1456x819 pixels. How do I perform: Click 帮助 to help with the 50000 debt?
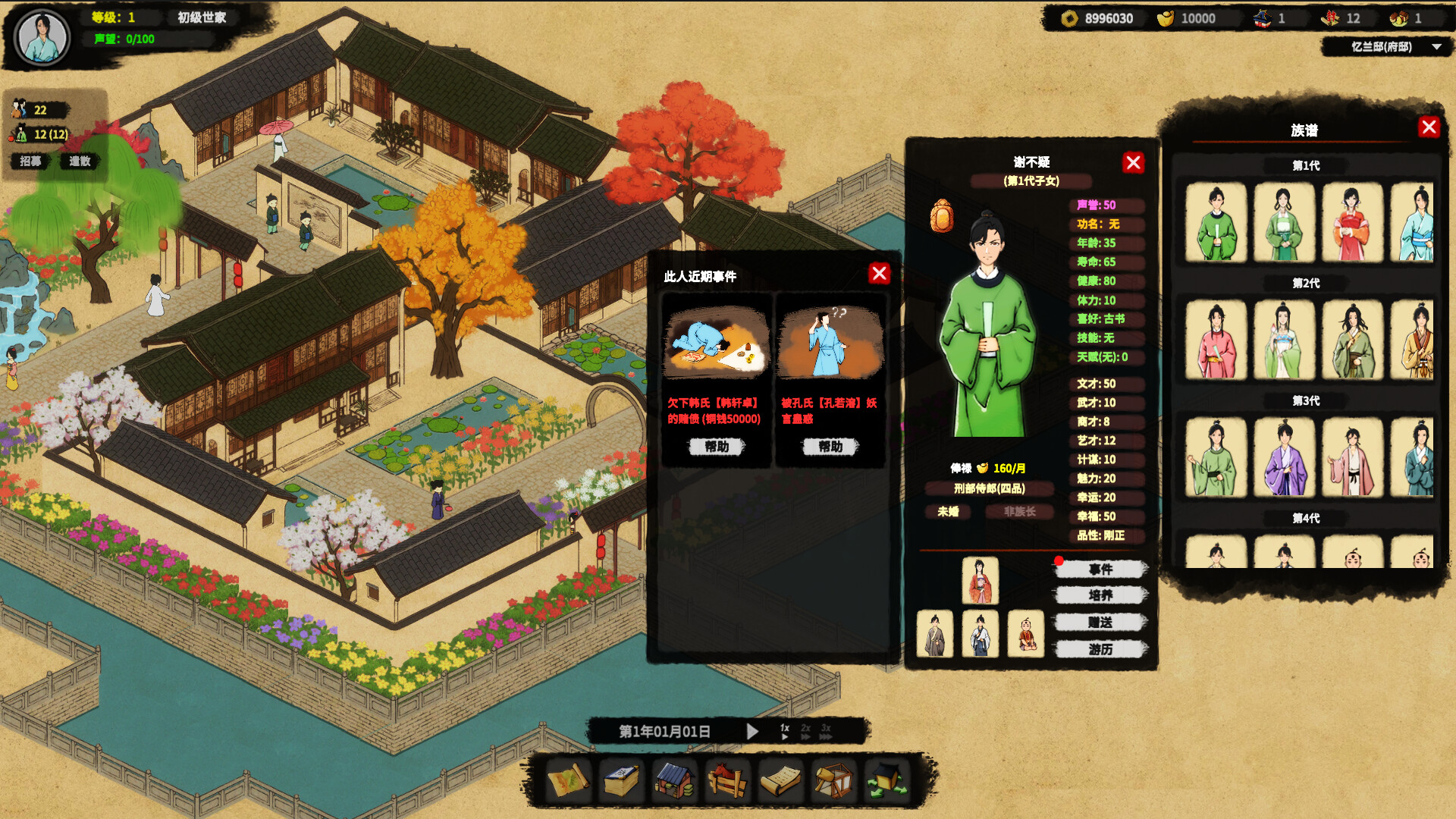(715, 447)
